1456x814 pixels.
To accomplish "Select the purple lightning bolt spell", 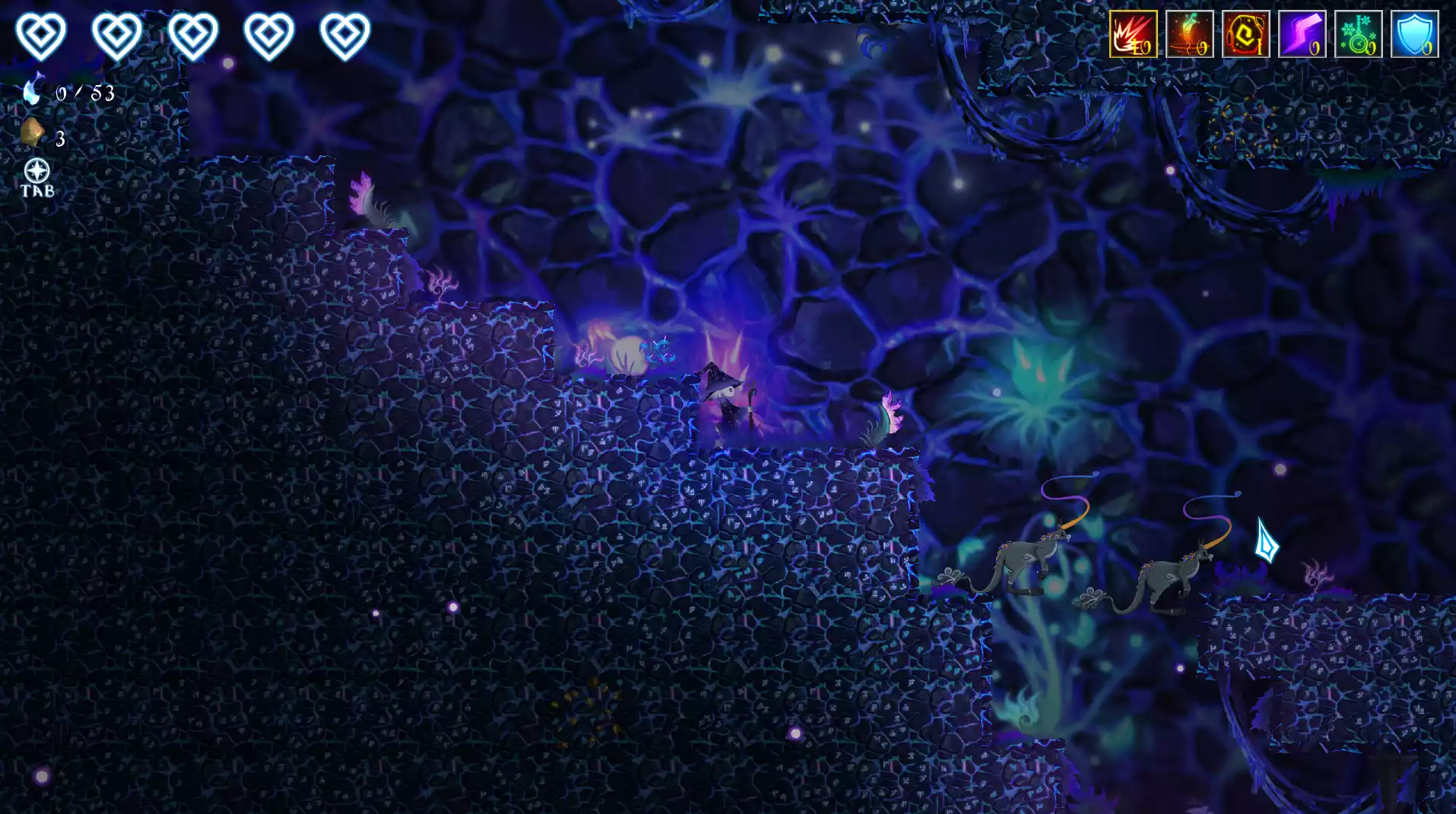I will [1302, 34].
